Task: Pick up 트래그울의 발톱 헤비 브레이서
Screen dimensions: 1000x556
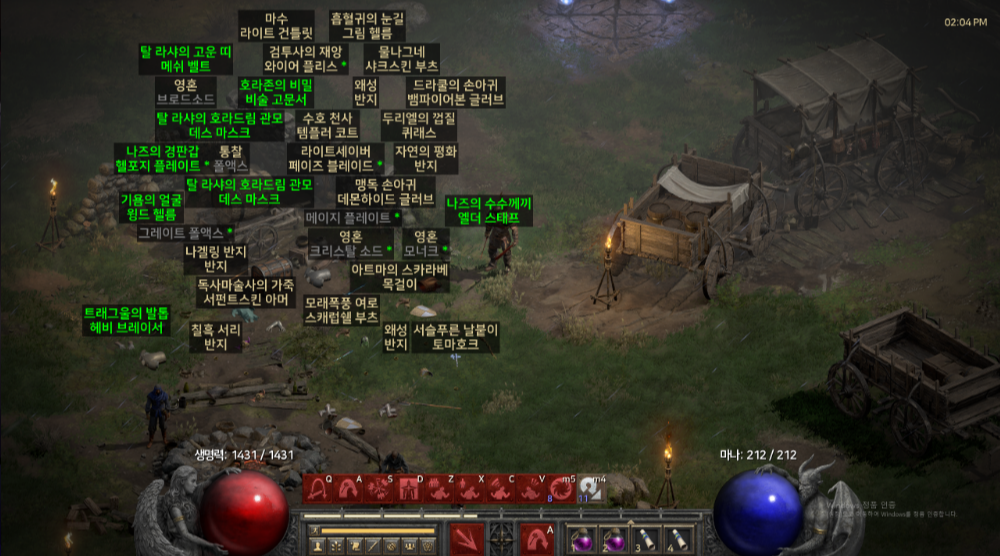Action: point(126,320)
